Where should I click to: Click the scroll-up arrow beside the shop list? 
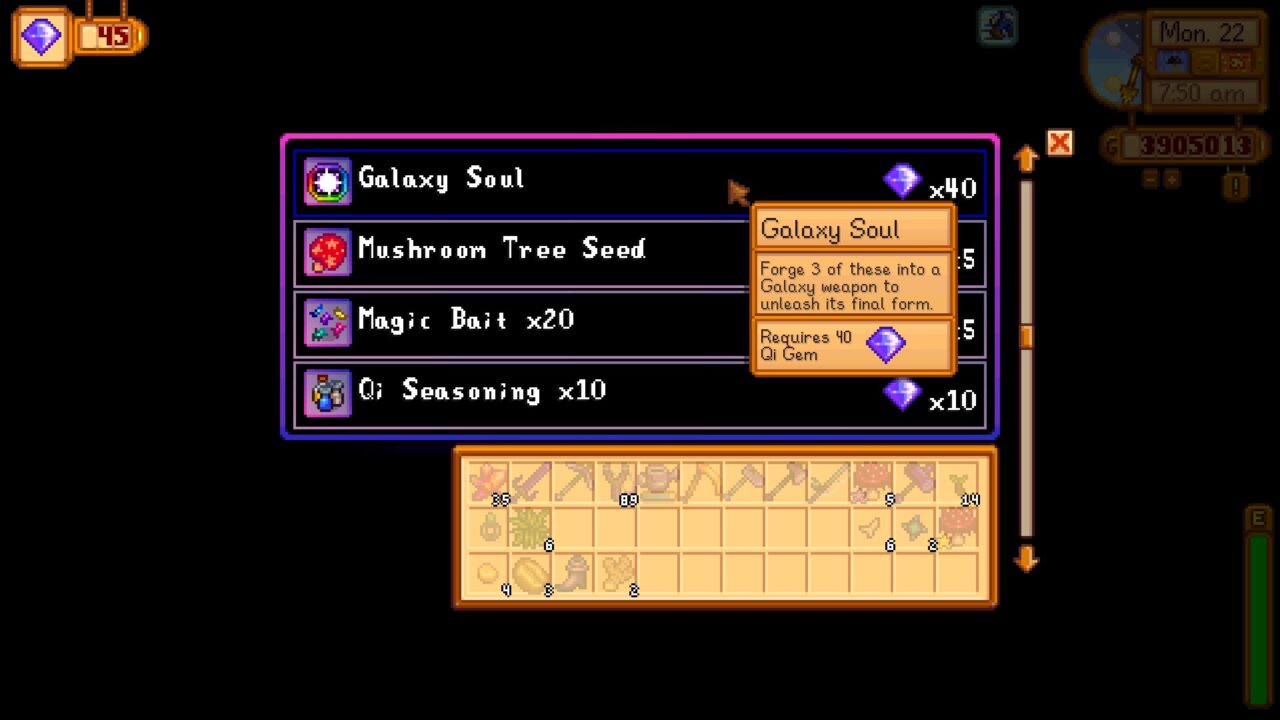(1026, 157)
